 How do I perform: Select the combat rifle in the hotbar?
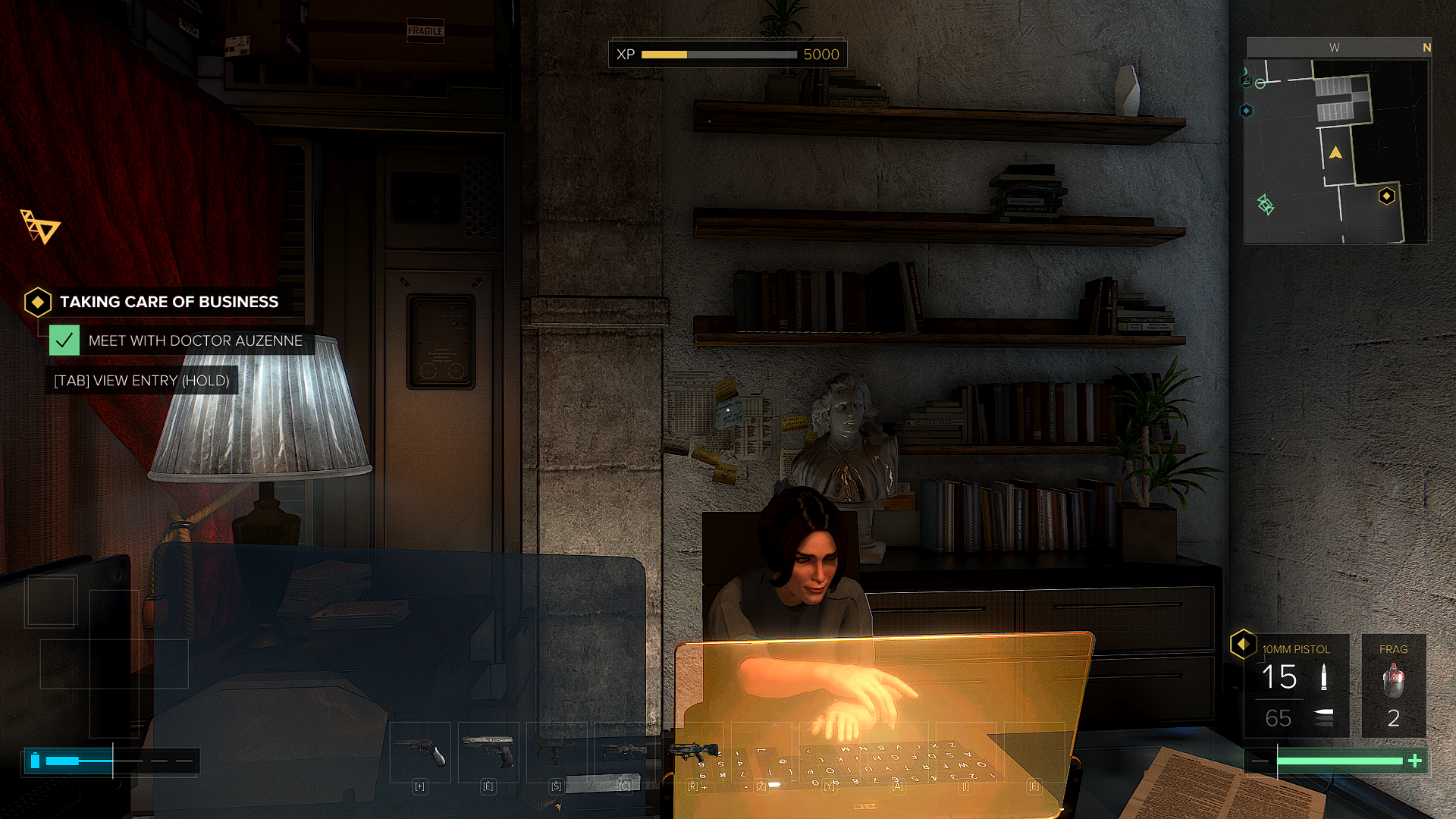pos(624,752)
